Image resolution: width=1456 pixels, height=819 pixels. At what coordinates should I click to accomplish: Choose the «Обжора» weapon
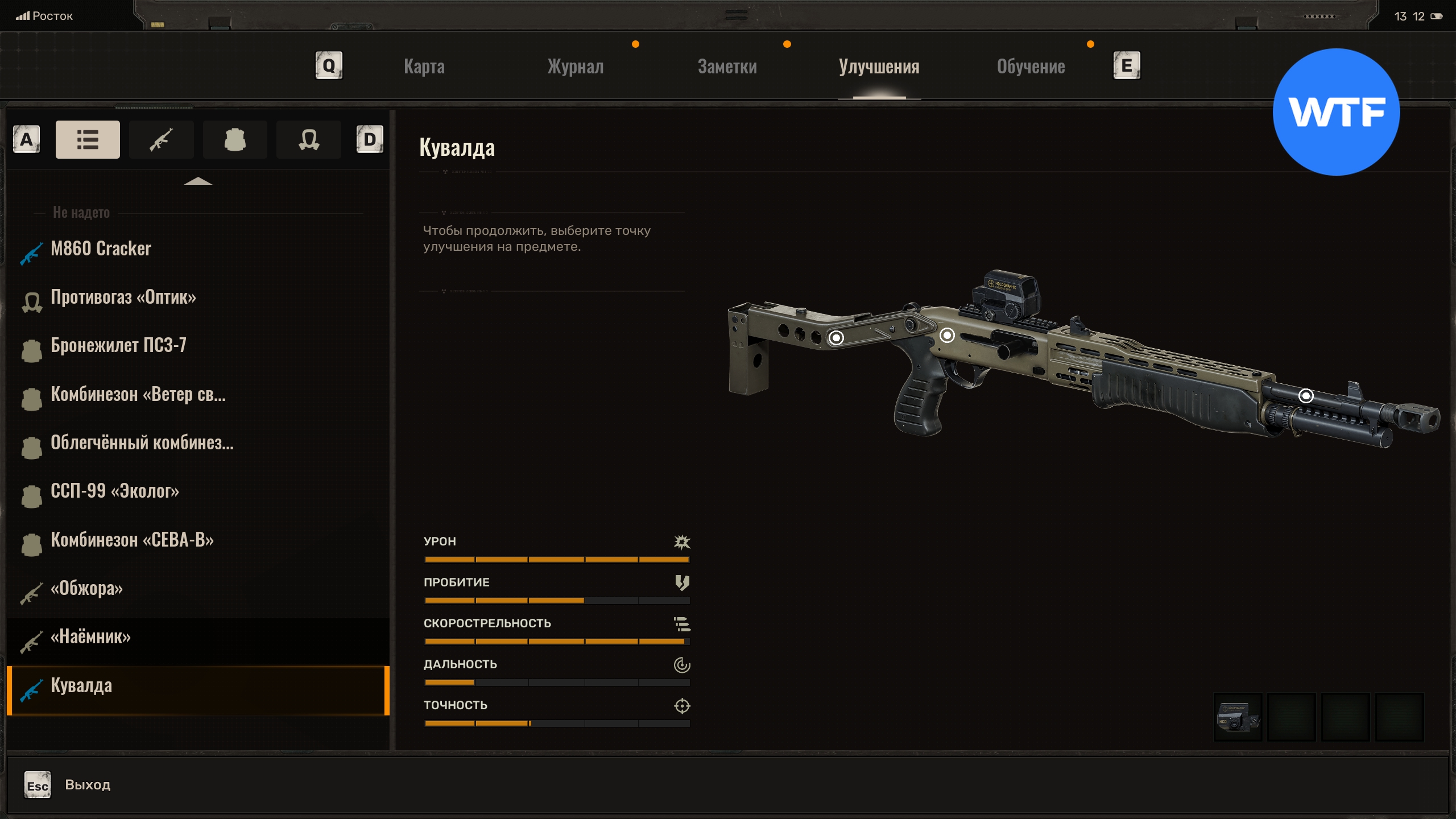click(x=86, y=588)
